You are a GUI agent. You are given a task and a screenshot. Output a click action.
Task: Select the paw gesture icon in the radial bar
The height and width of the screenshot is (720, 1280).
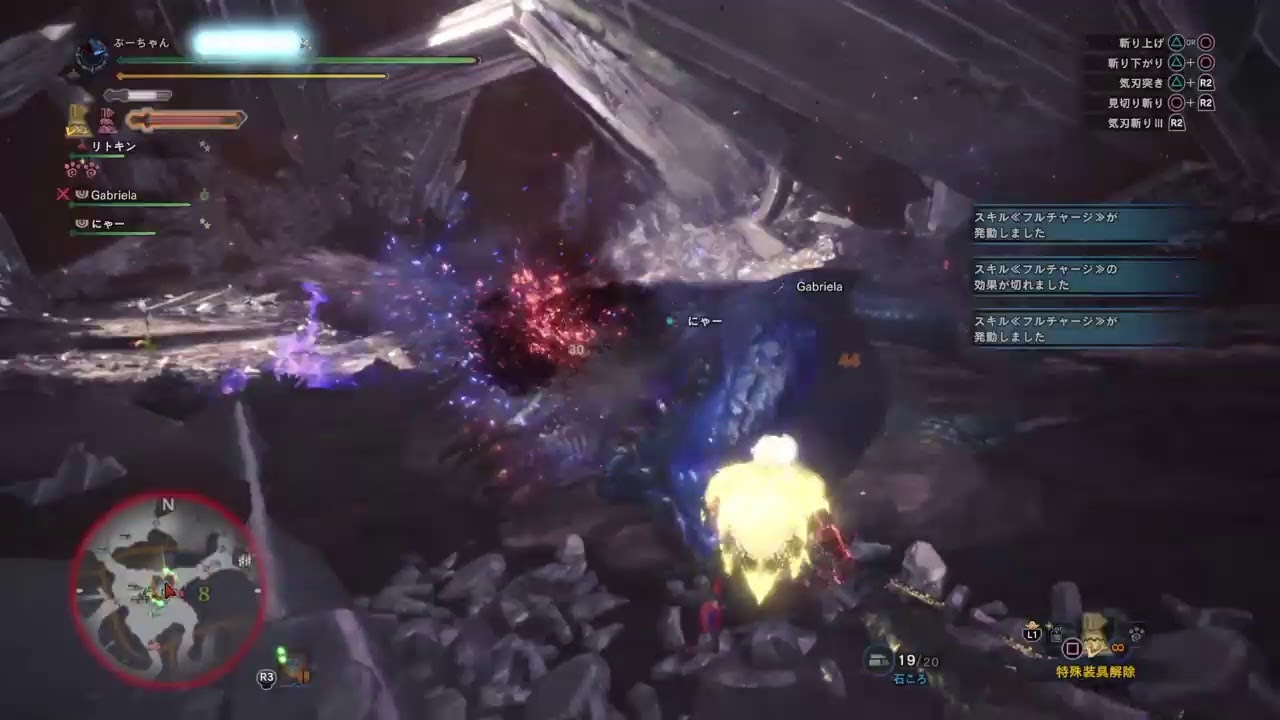point(1135,636)
